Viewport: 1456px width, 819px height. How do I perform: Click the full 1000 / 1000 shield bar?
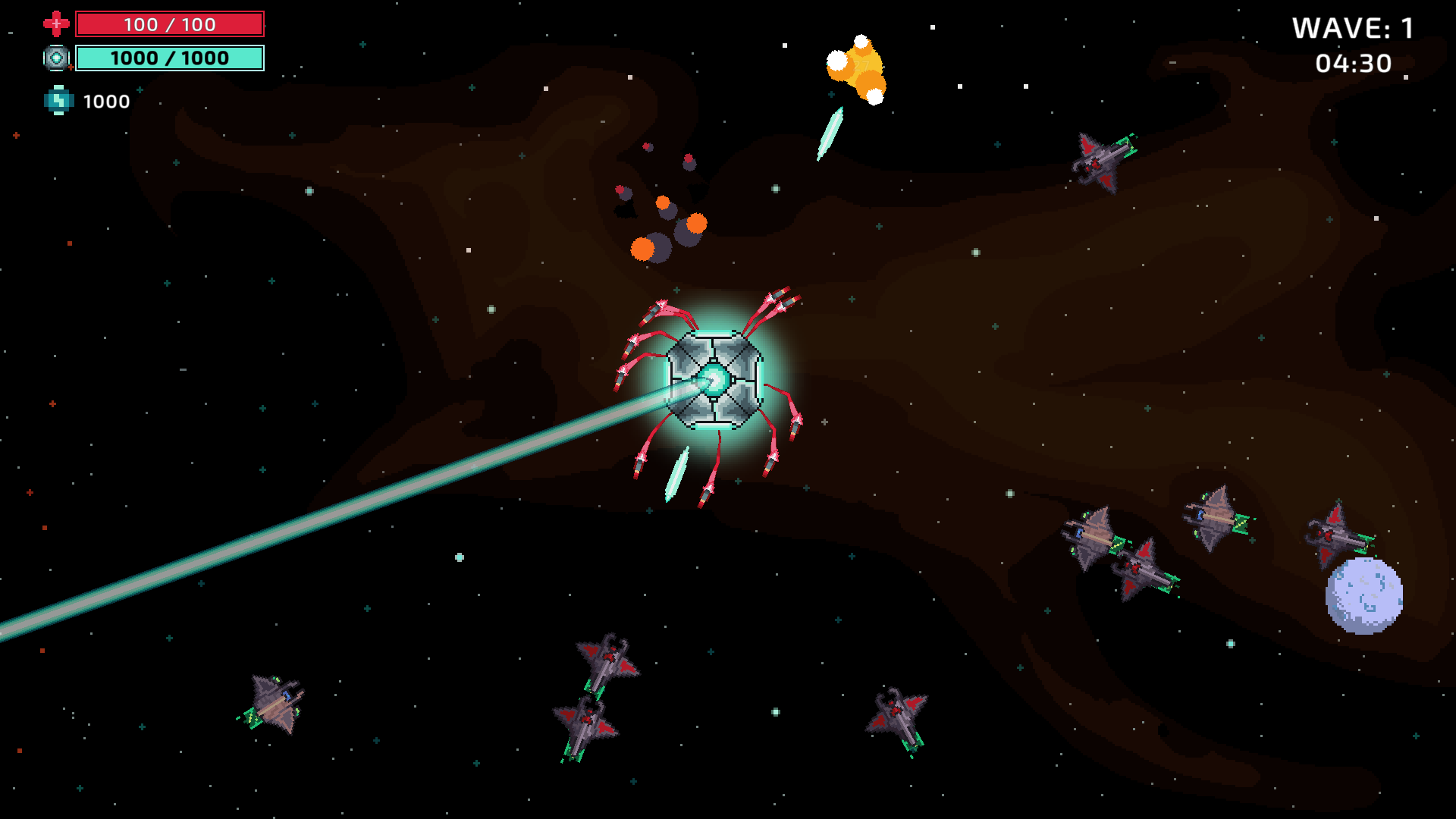[x=170, y=58]
